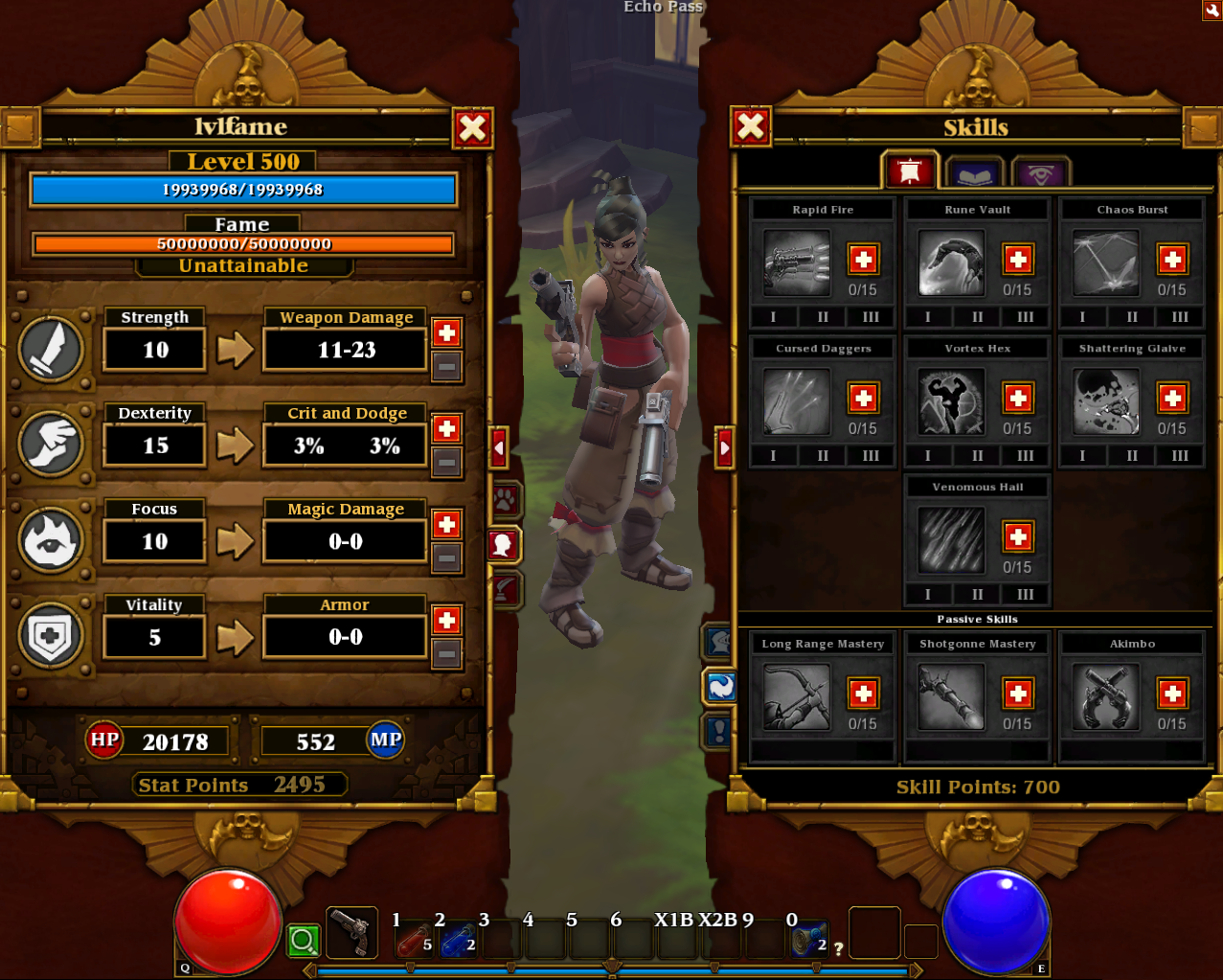Open the pet paw side tab
Image resolution: width=1223 pixels, height=980 pixels.
coord(505,499)
